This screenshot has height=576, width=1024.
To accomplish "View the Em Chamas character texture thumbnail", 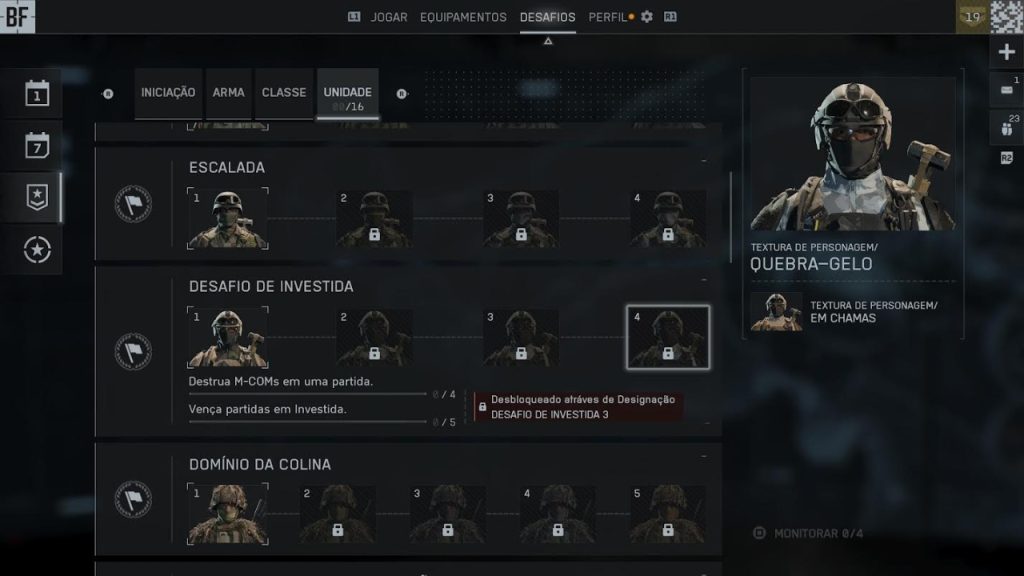I will click(776, 311).
